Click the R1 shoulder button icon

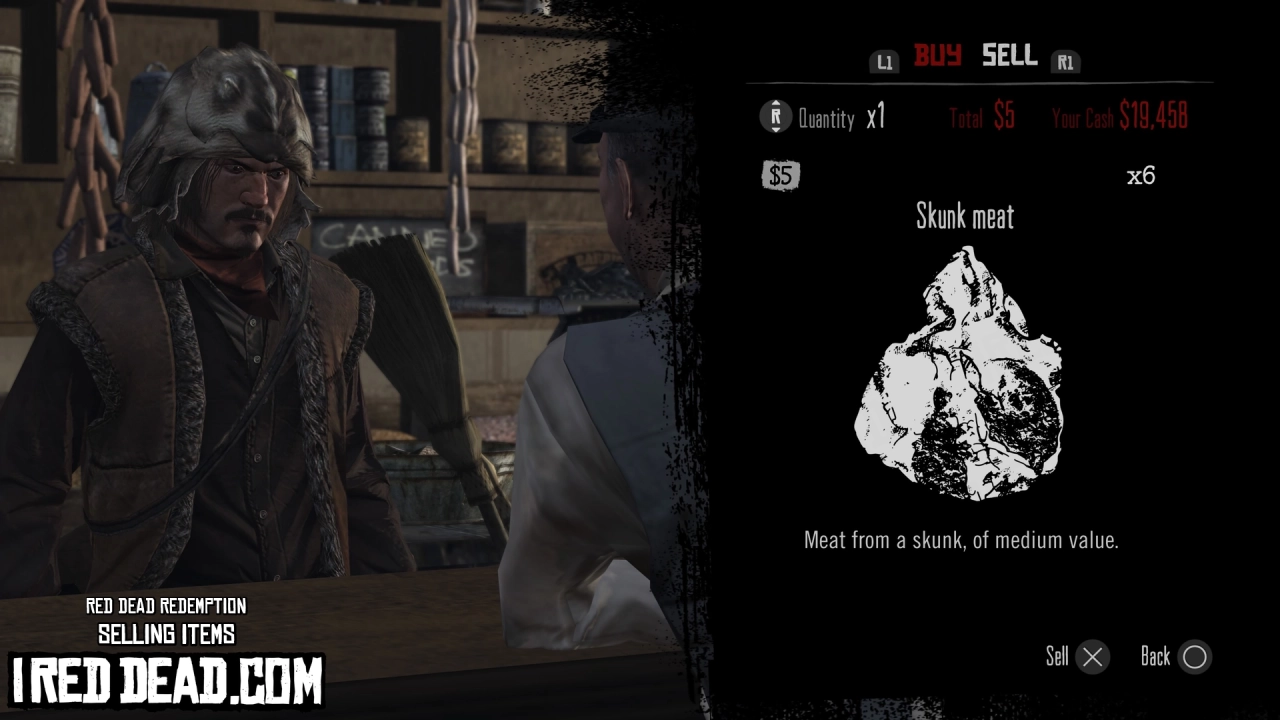tap(1066, 60)
